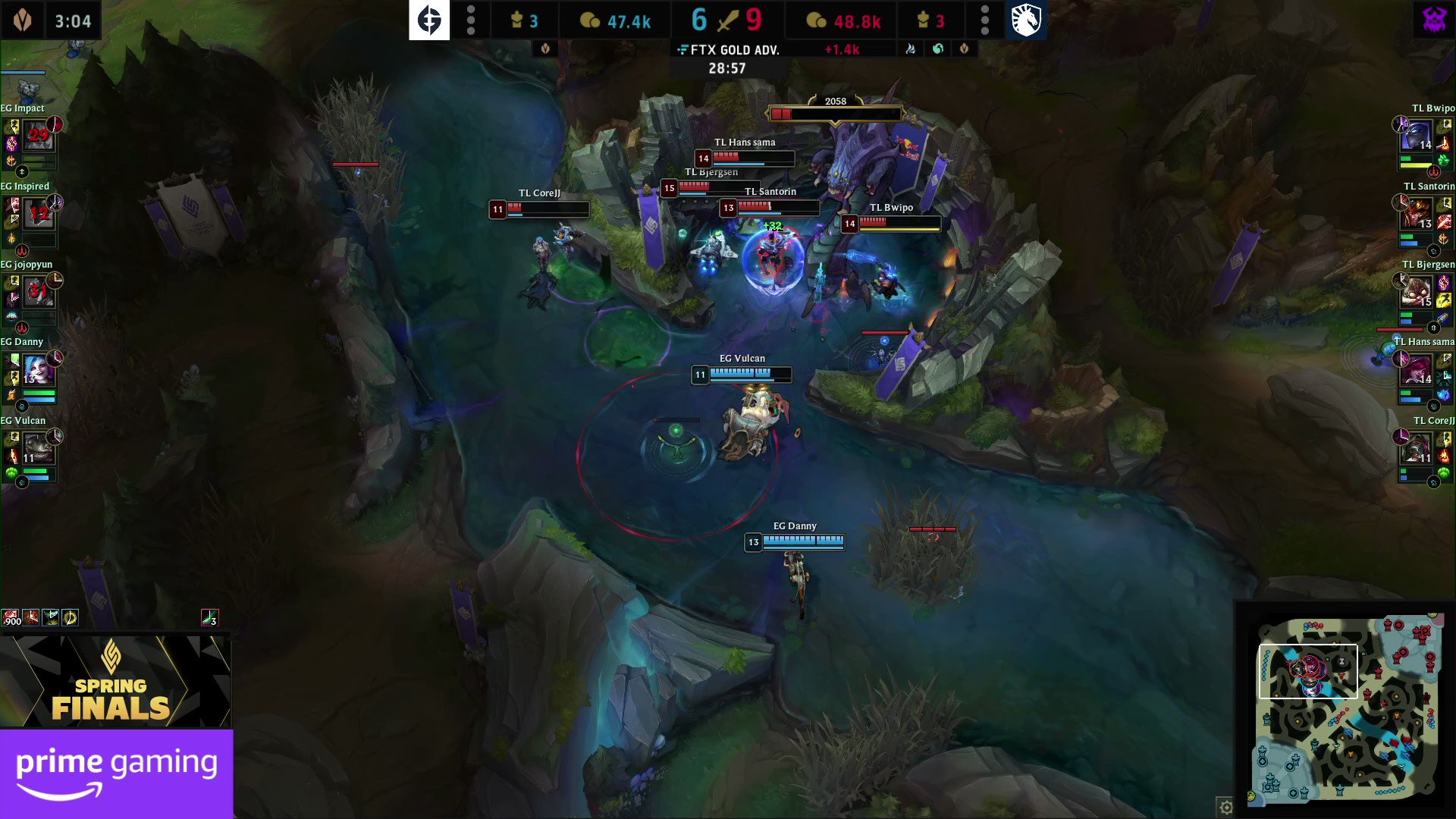The image size is (1456, 819).
Task: Select the recall item icon costing 900 gold
Action: click(x=10, y=617)
